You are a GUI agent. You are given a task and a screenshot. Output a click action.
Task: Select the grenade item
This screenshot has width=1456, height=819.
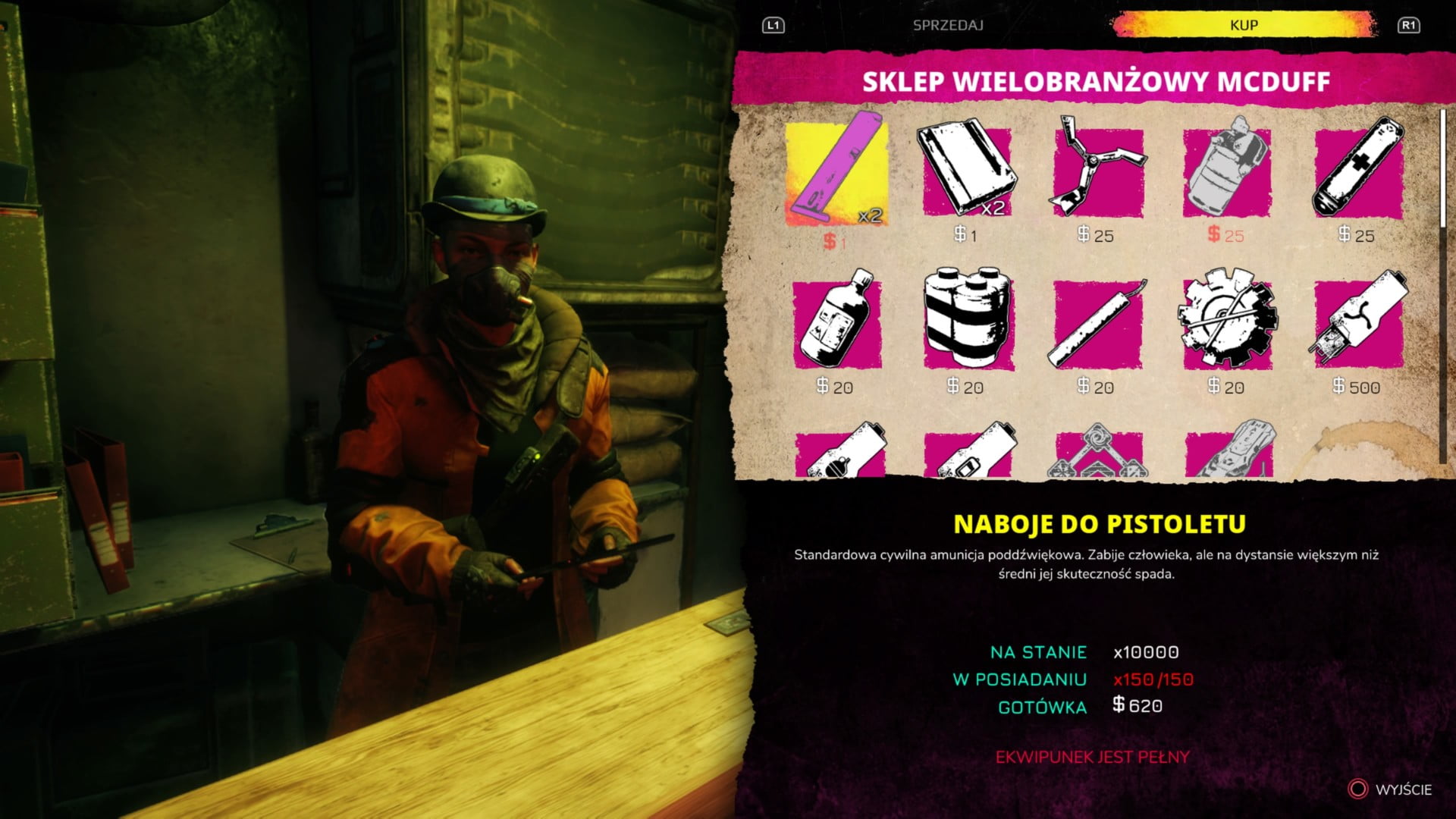1226,173
